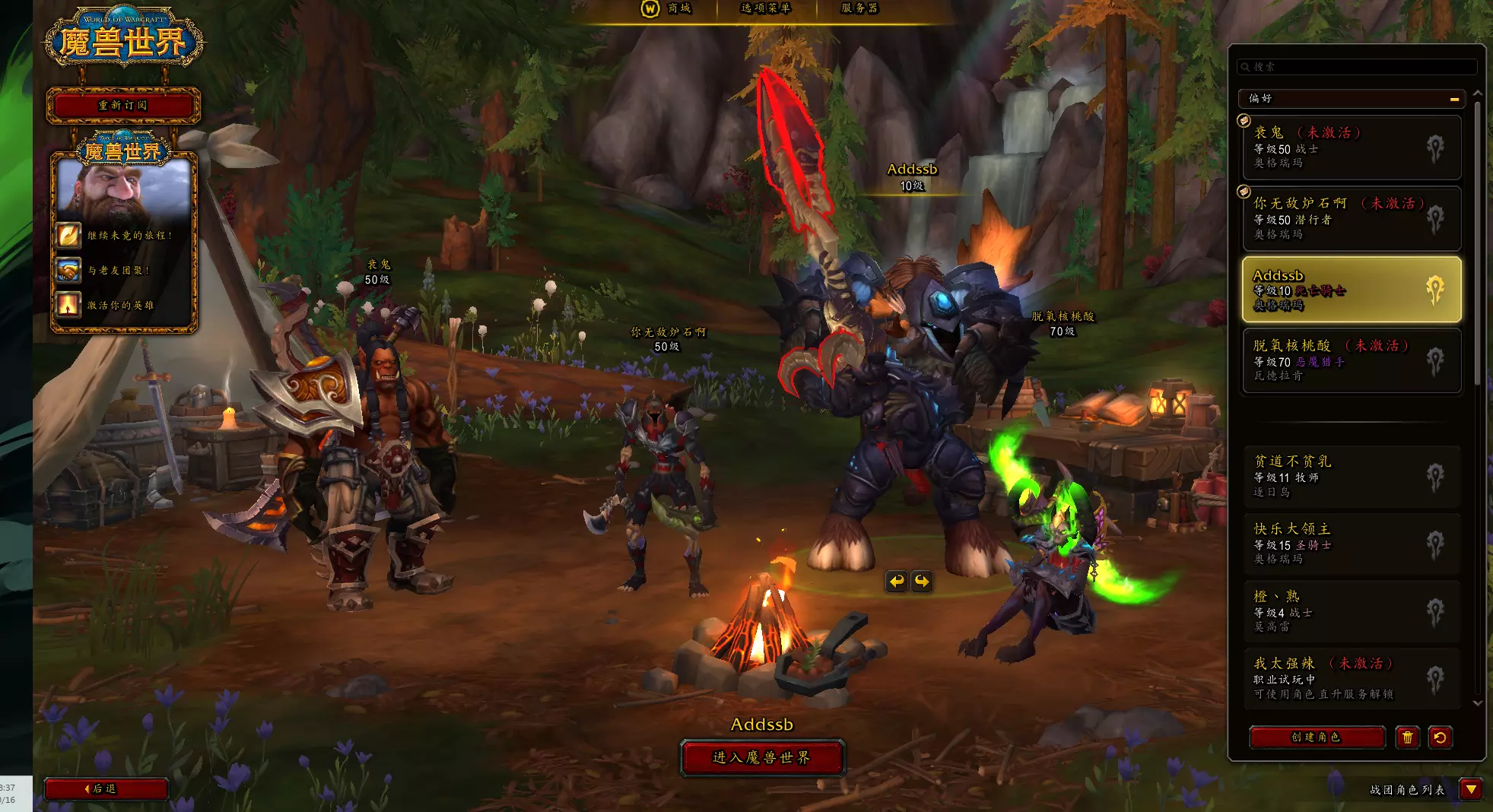Click the character search box
This screenshot has width=1493, height=812.
pos(1357,67)
